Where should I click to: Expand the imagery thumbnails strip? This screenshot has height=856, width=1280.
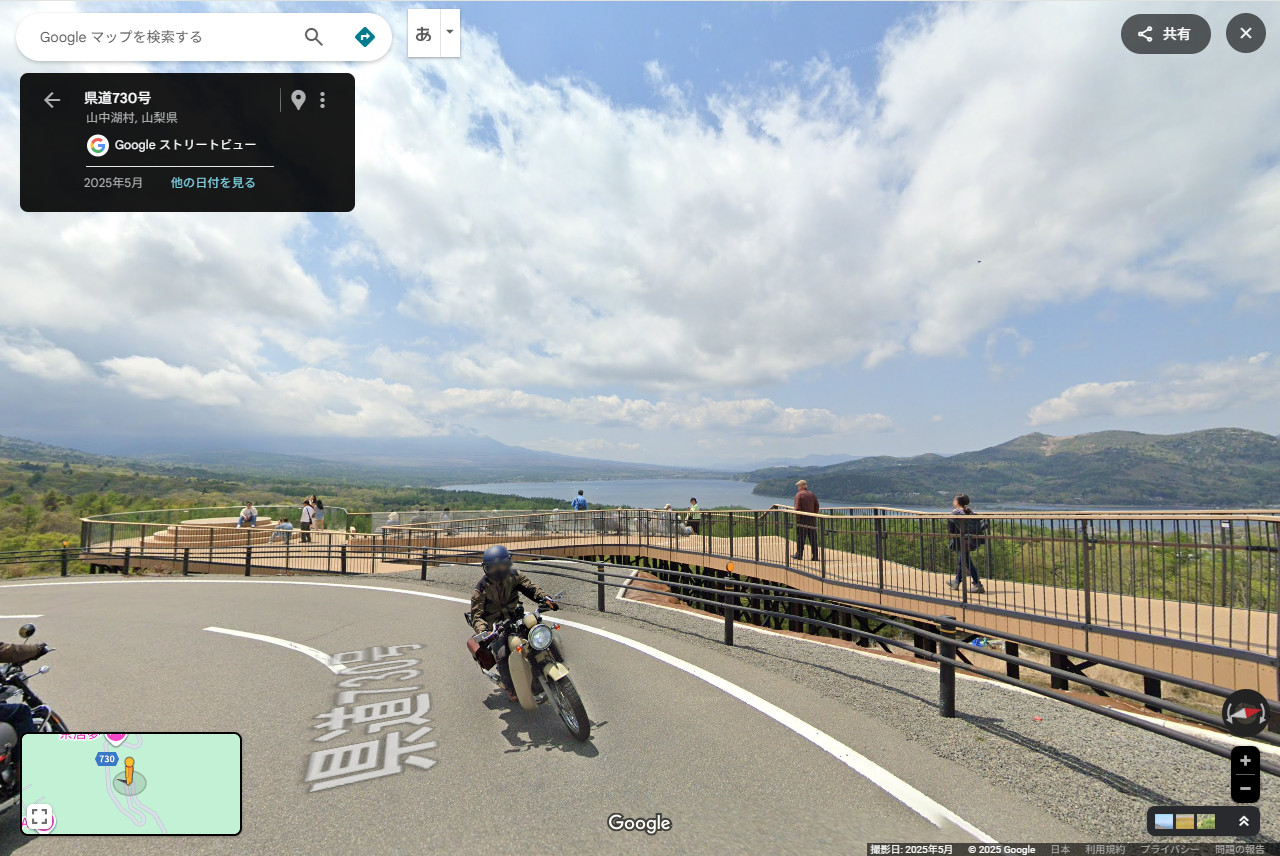pyautogui.click(x=1244, y=821)
